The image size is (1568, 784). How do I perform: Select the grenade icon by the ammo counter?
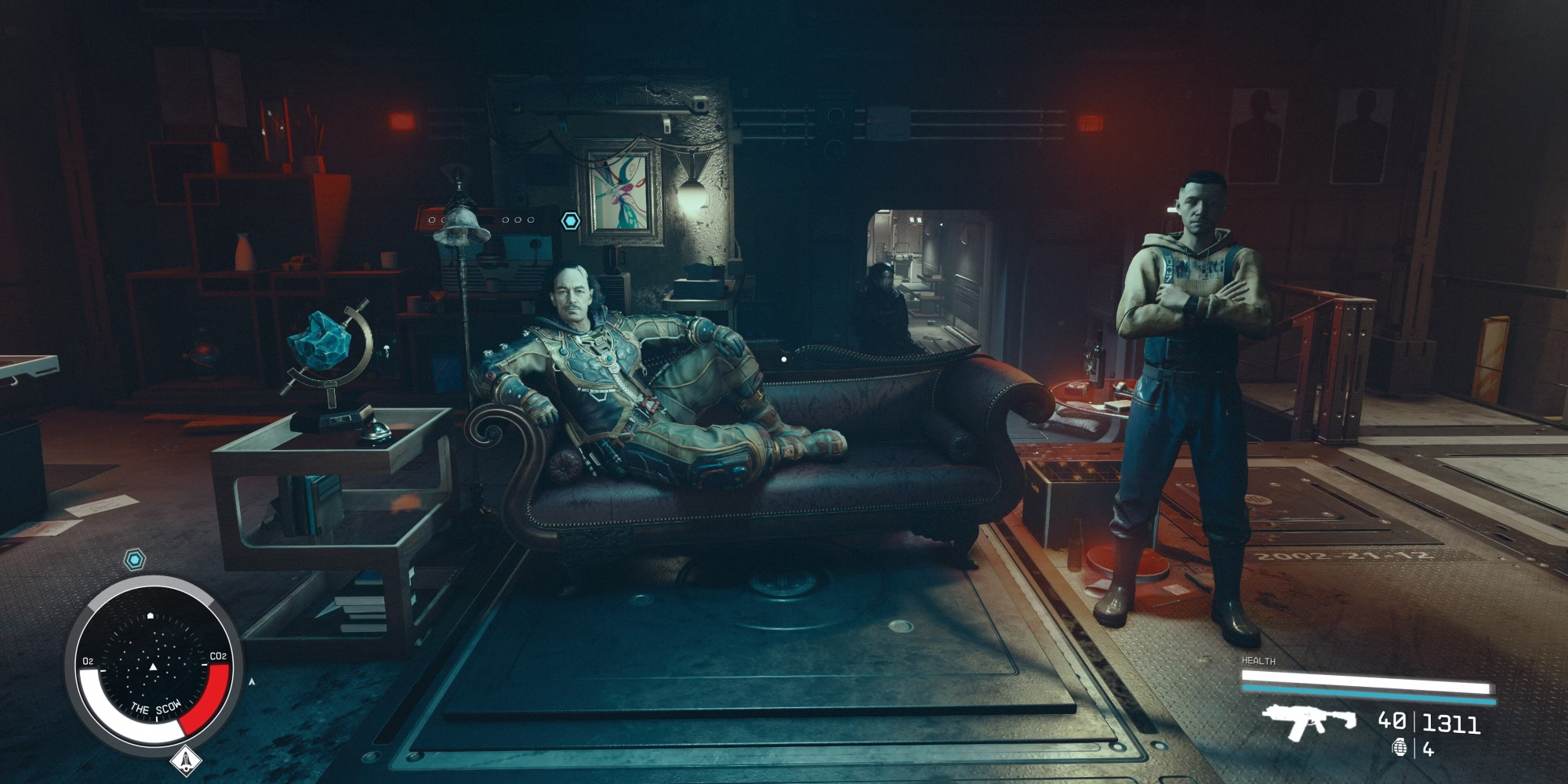coord(1399,748)
